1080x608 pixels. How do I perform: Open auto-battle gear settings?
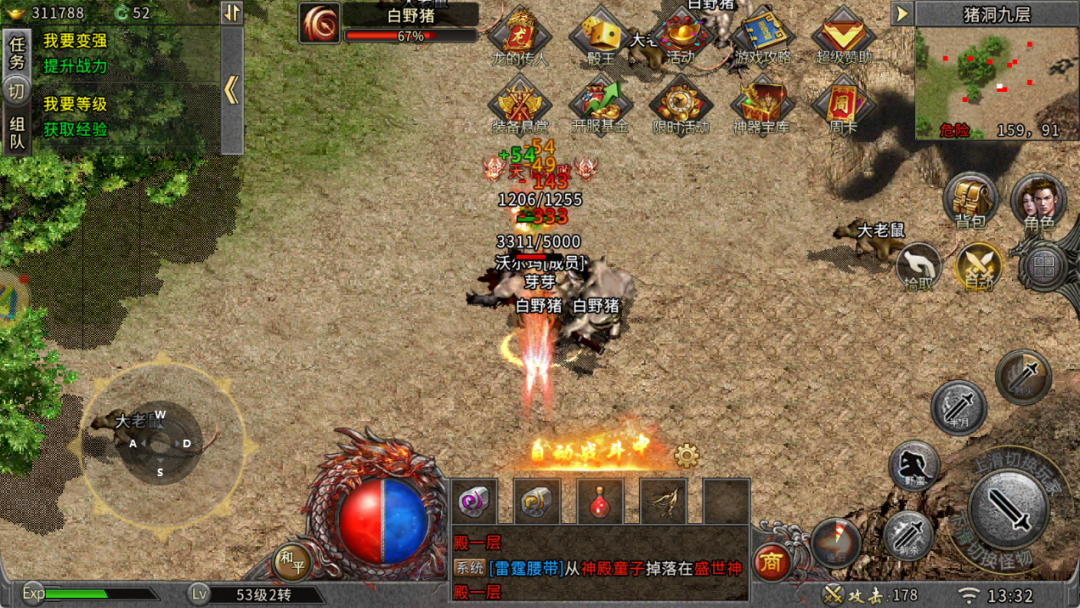click(x=686, y=456)
